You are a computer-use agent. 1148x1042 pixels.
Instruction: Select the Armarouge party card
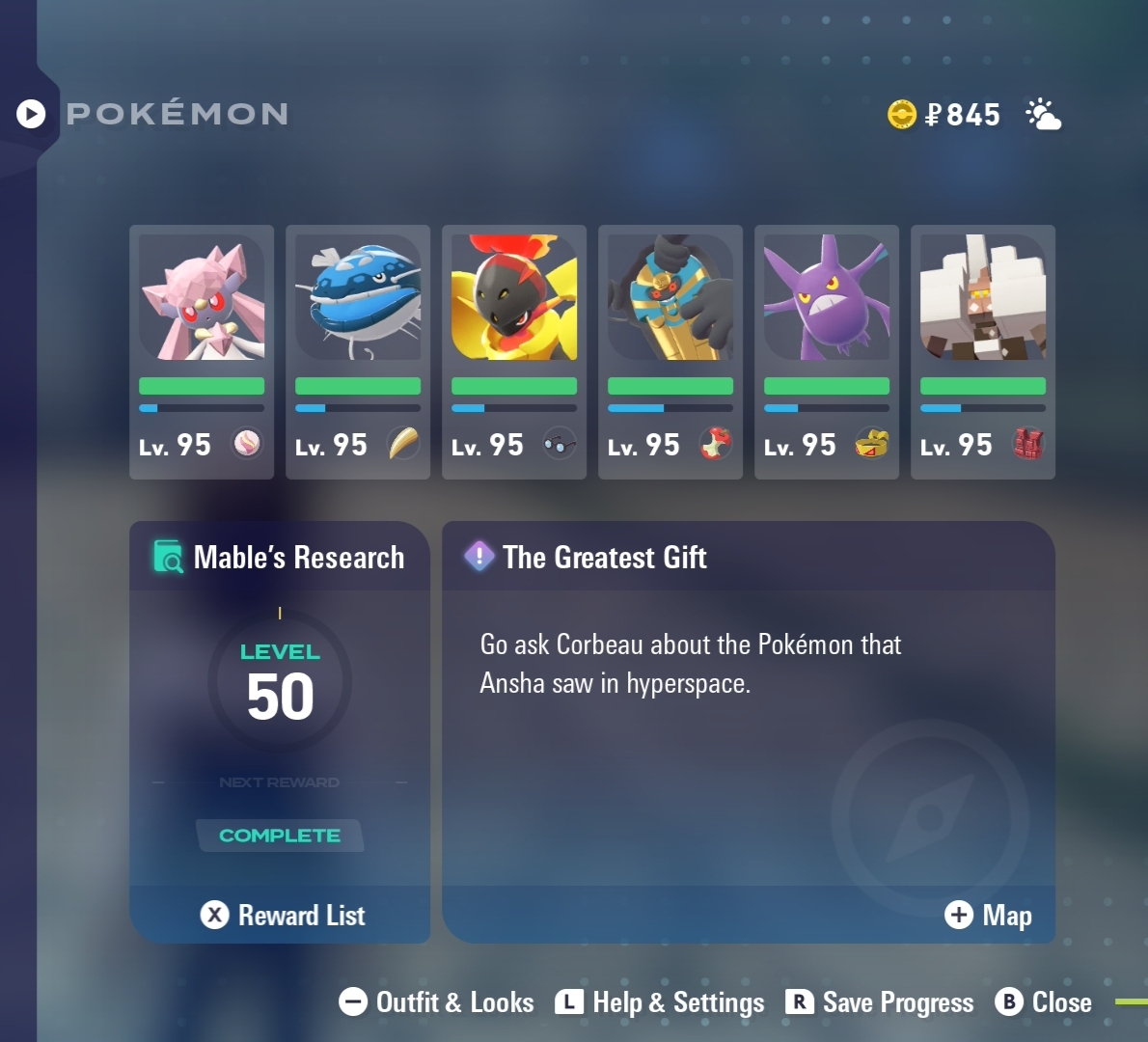click(514, 351)
